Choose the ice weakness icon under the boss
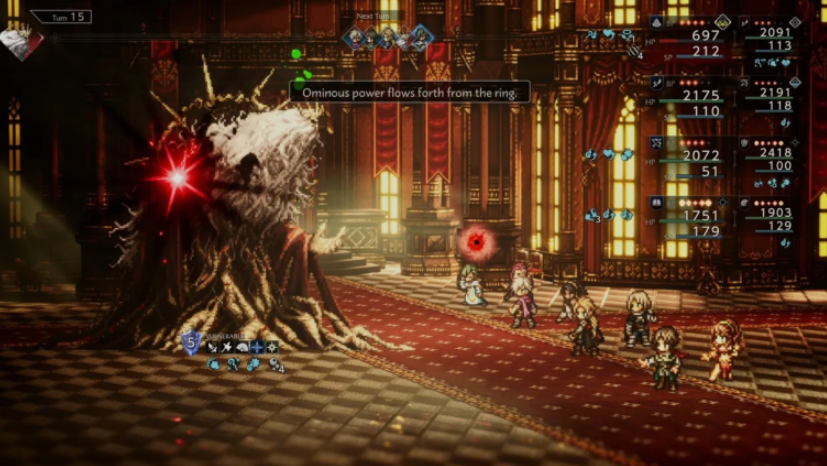The width and height of the screenshot is (827, 466). tap(257, 347)
